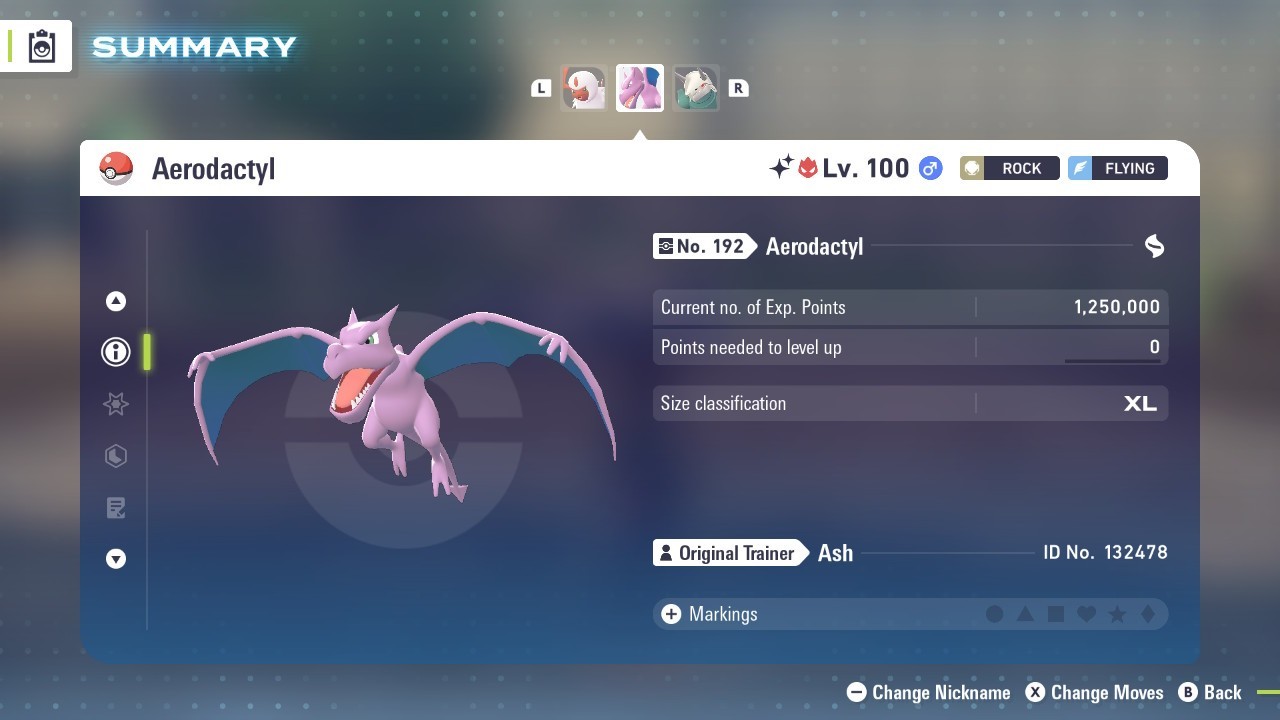Viewport: 1280px width, 720px height.
Task: Click the up arrow above the page icons
Action: point(116,301)
